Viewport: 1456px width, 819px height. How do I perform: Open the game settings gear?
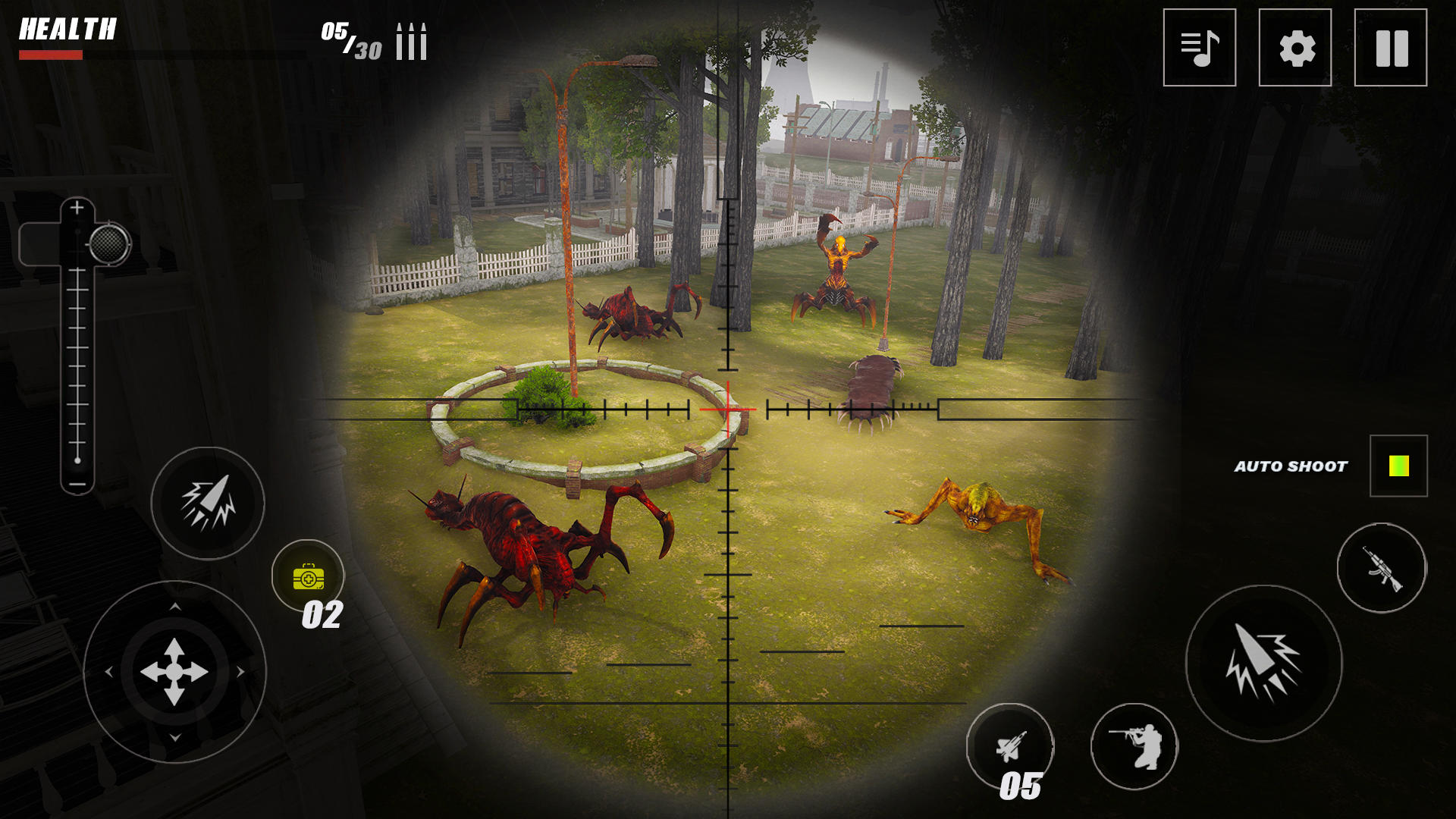tap(1295, 49)
